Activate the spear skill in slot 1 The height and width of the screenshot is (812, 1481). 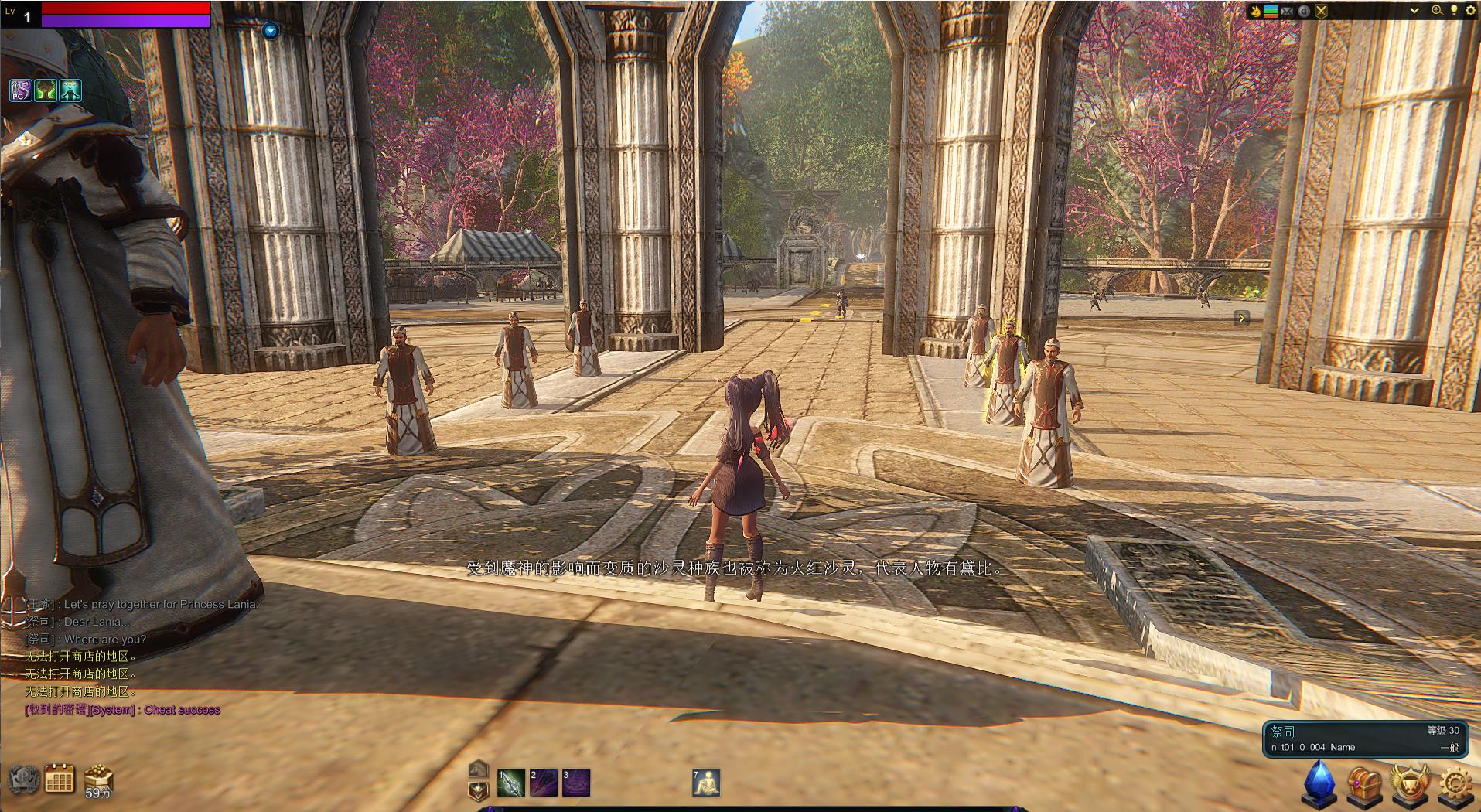511,783
